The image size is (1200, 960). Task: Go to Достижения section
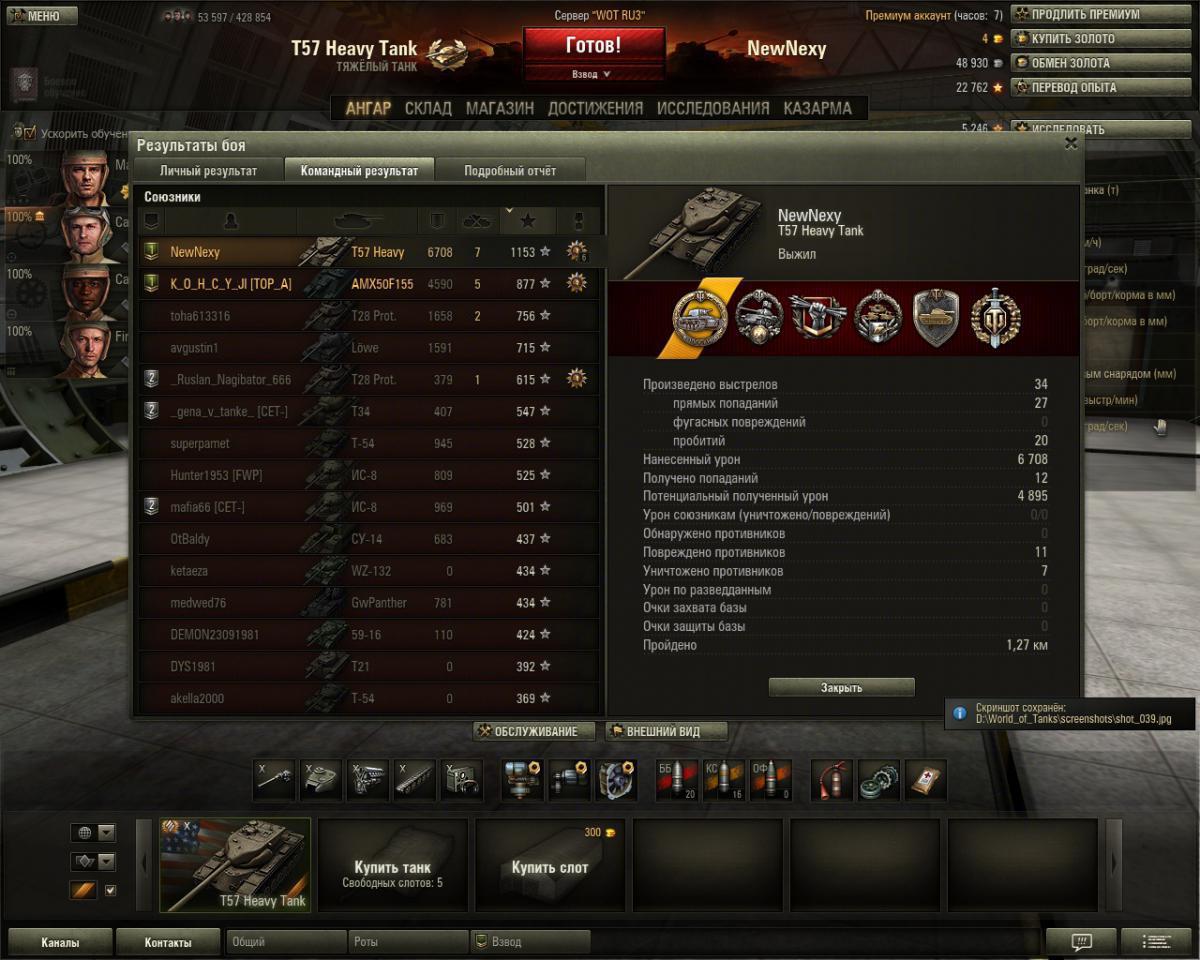click(x=595, y=108)
